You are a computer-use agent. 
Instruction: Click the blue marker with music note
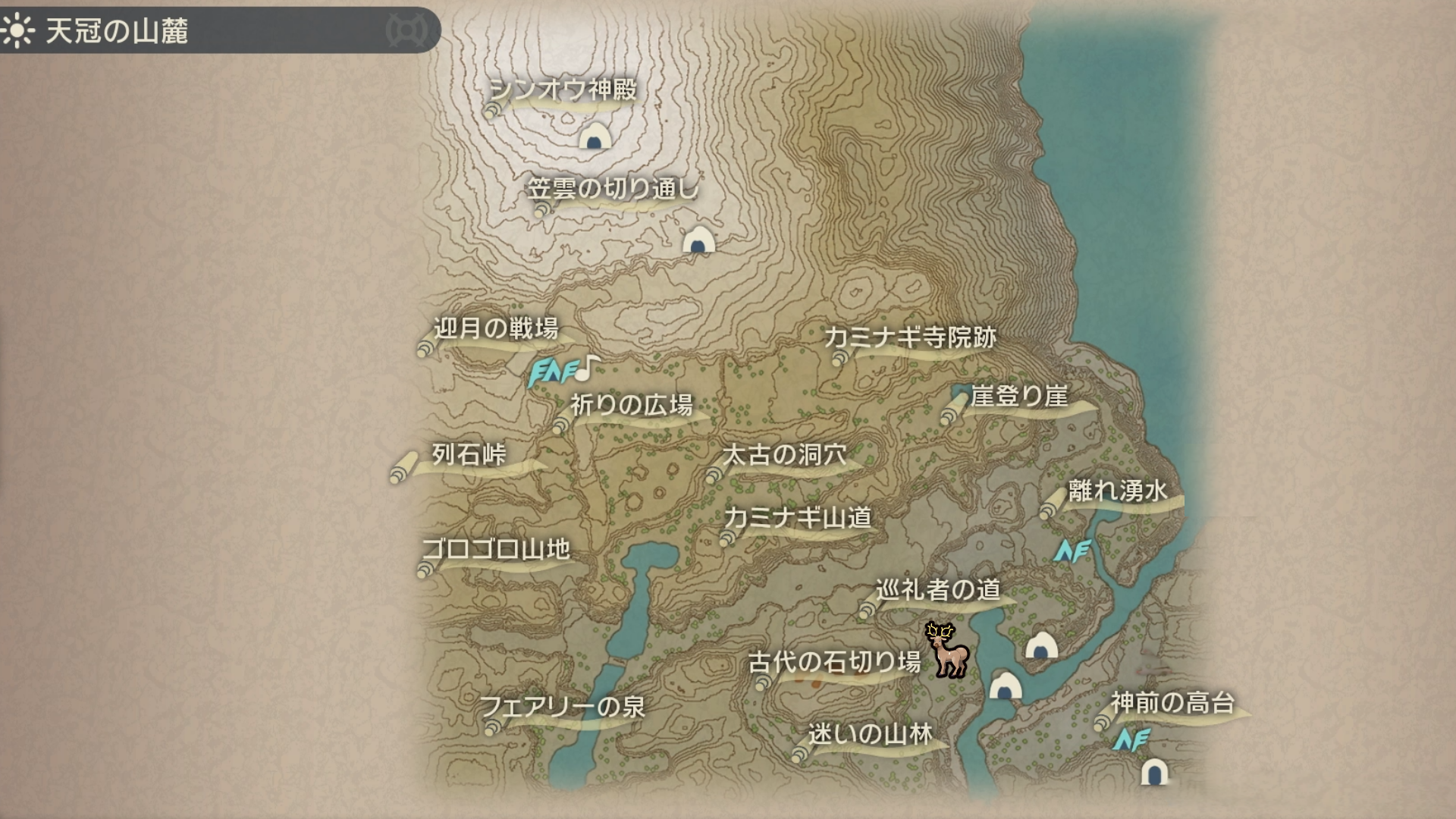pyautogui.click(x=563, y=372)
